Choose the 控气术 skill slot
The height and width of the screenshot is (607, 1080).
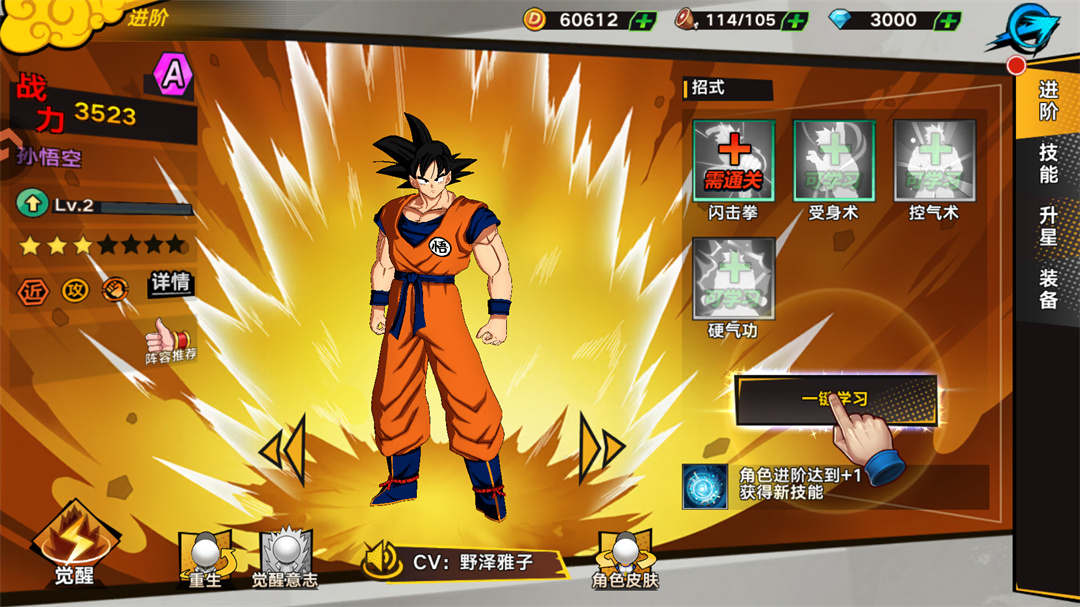tap(934, 161)
